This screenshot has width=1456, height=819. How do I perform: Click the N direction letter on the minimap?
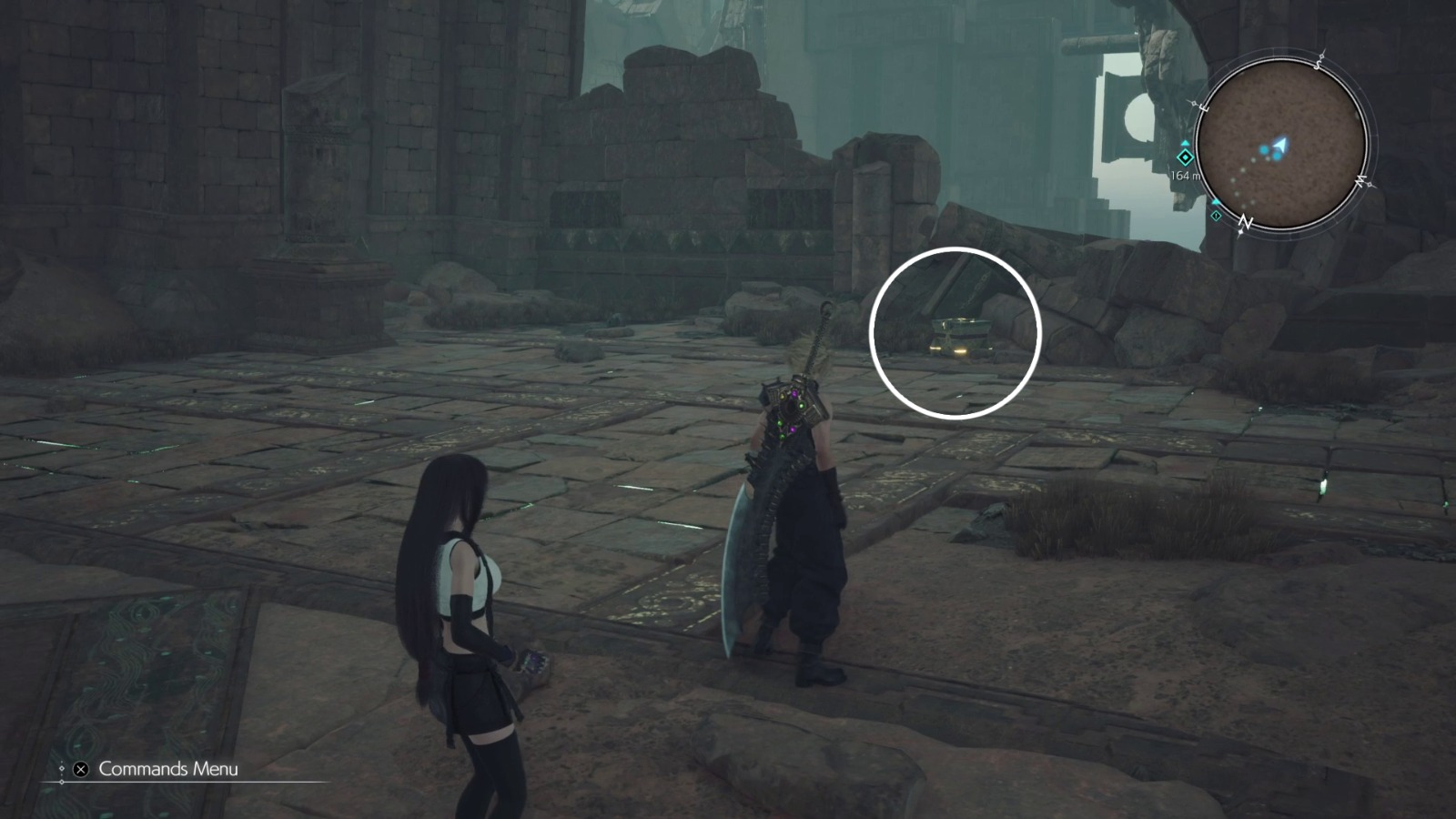pos(1245,220)
